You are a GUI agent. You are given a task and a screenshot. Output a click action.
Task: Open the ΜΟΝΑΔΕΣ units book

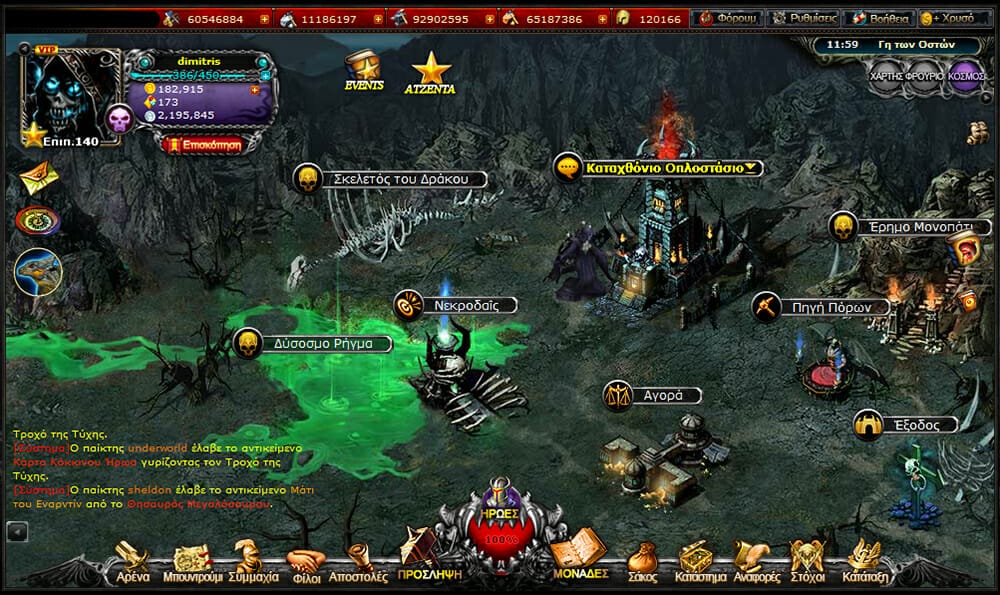pos(580,558)
